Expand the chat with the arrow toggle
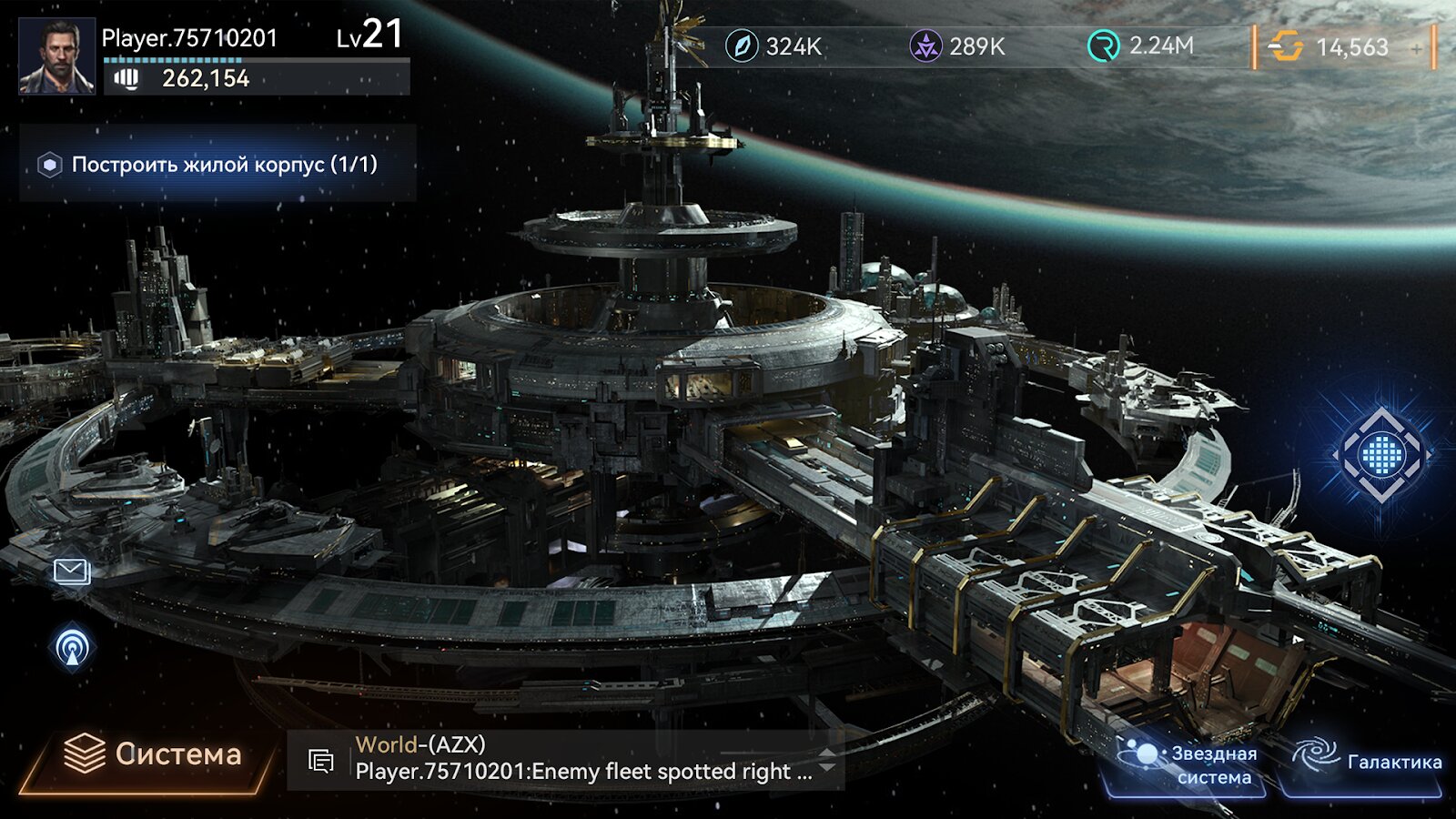This screenshot has height=819, width=1456. (x=827, y=760)
